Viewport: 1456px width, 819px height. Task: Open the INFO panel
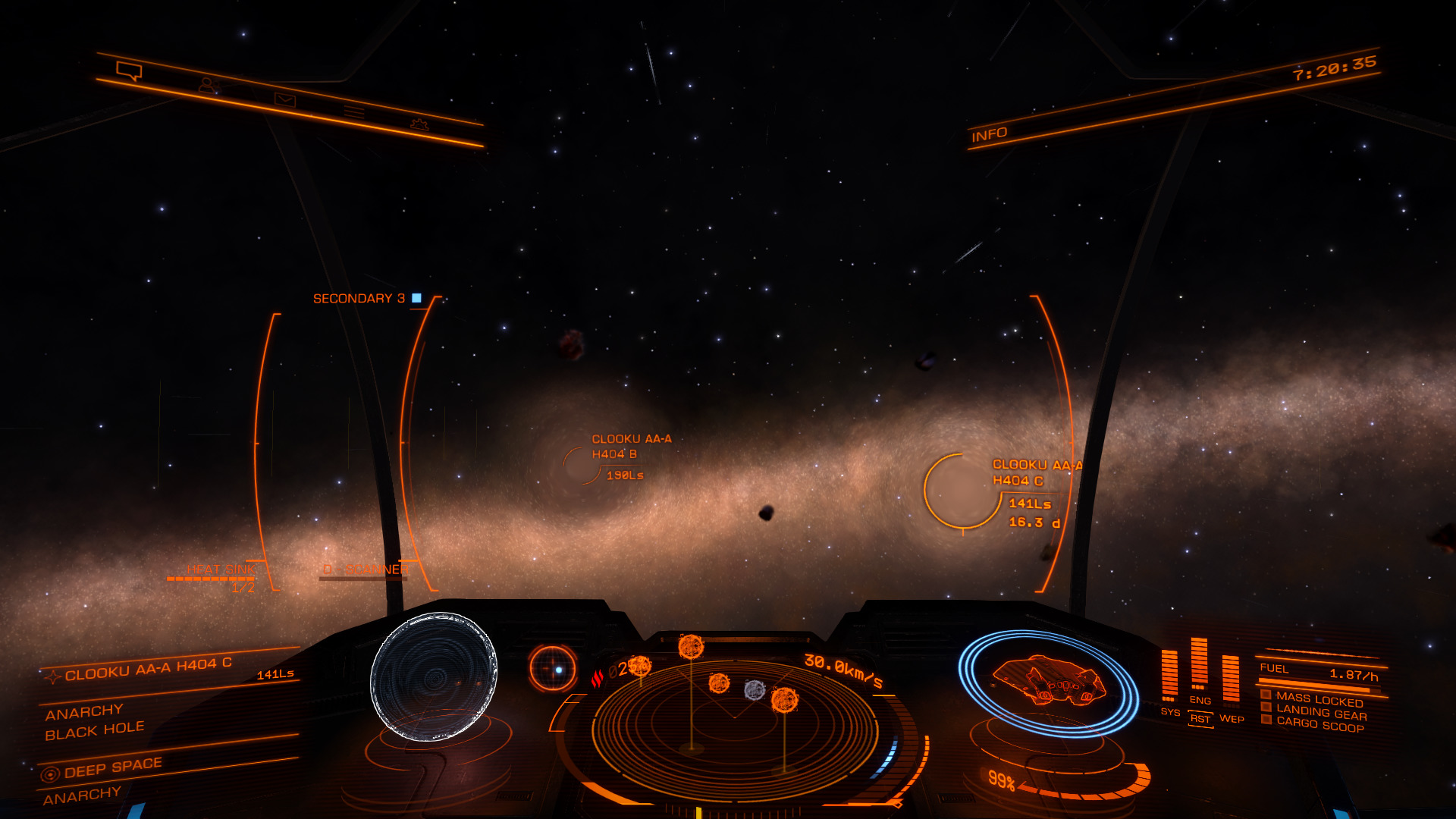click(x=989, y=135)
